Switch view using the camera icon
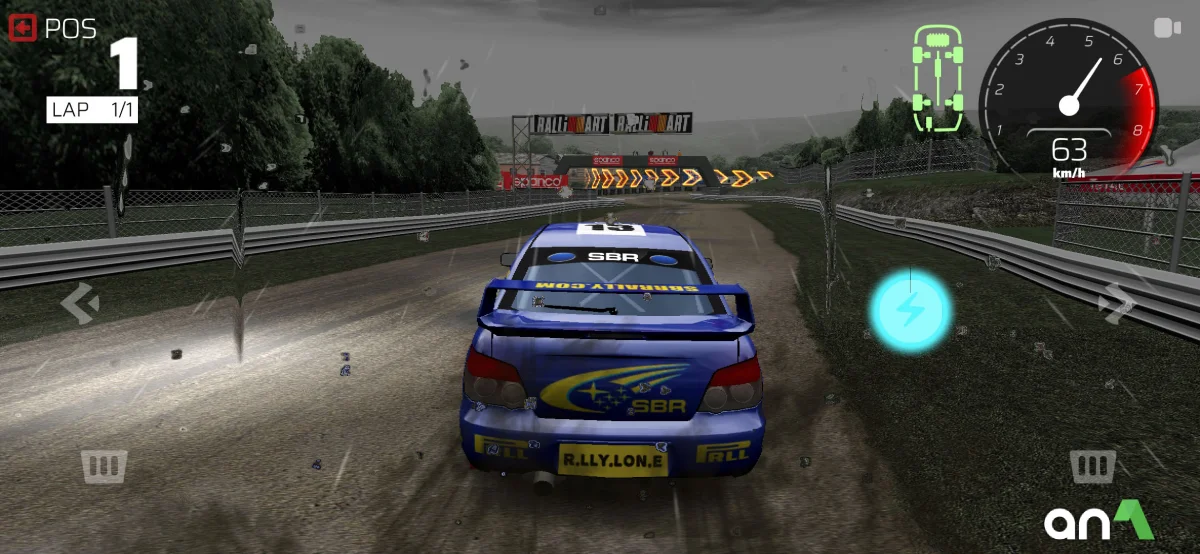Screen dimensions: 1200x554 1166,28
